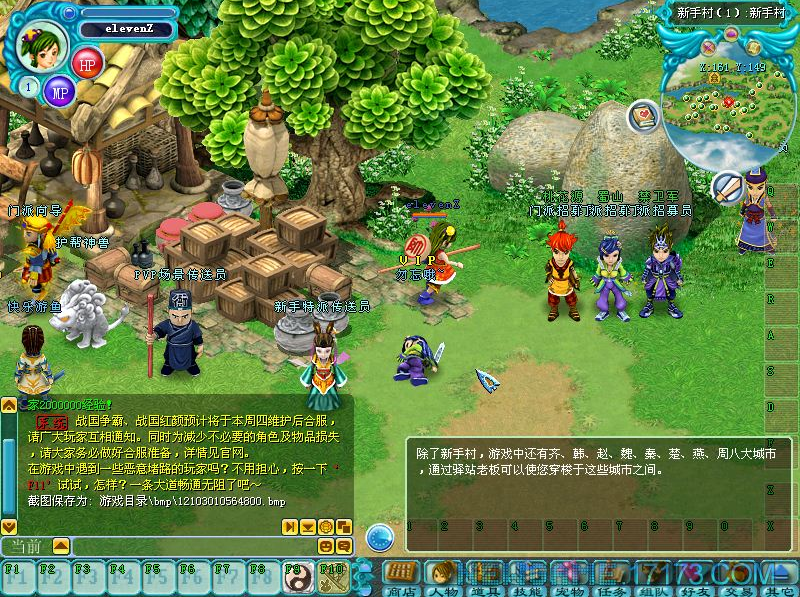Click chat scroll-down arrow button
The image size is (800, 597).
[x=9, y=525]
